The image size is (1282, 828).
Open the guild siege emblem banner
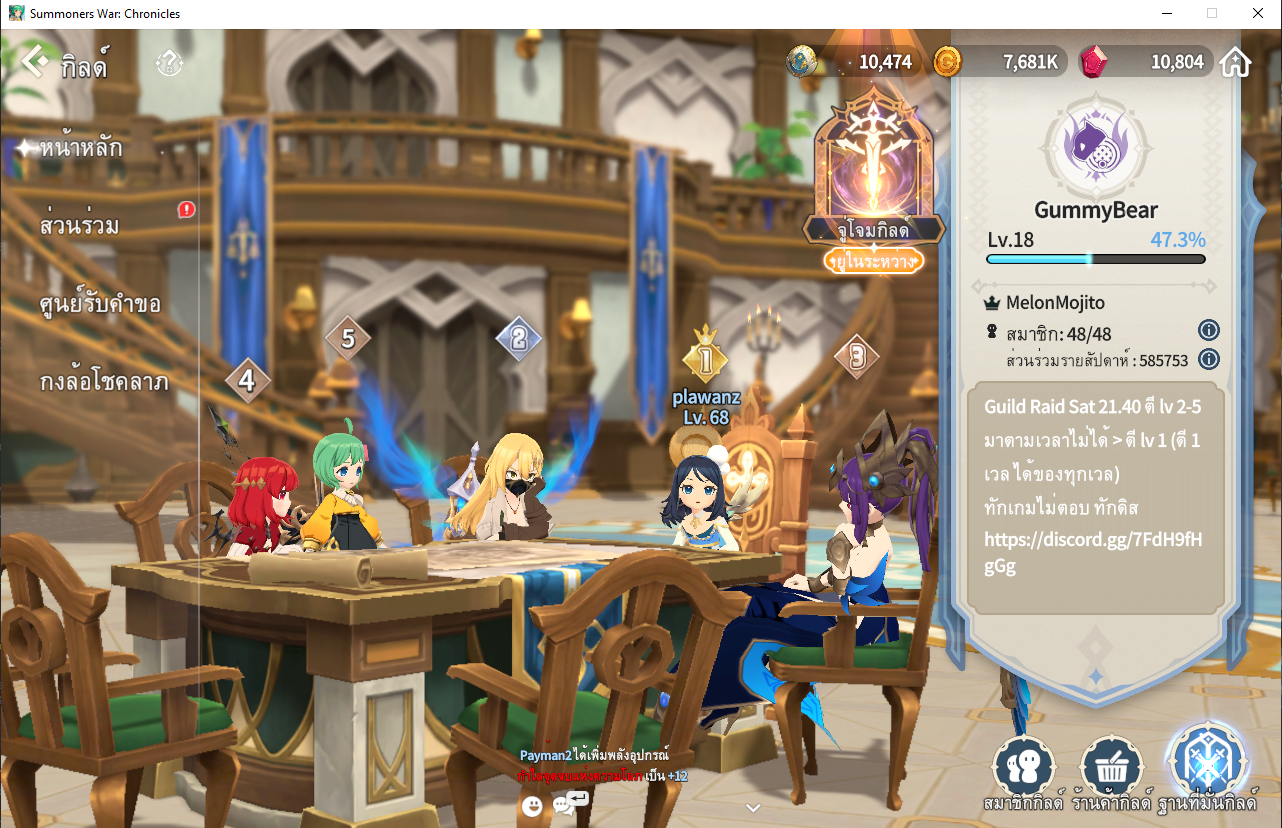[874, 175]
